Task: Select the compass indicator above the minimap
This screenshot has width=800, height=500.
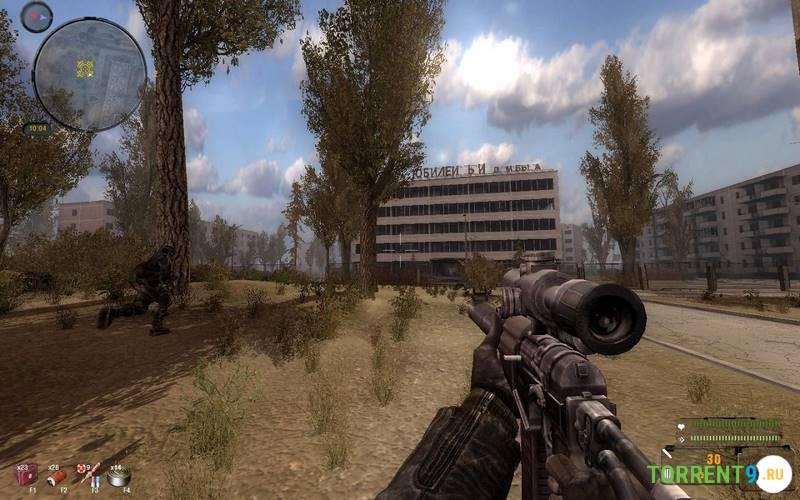Action: click(36, 16)
